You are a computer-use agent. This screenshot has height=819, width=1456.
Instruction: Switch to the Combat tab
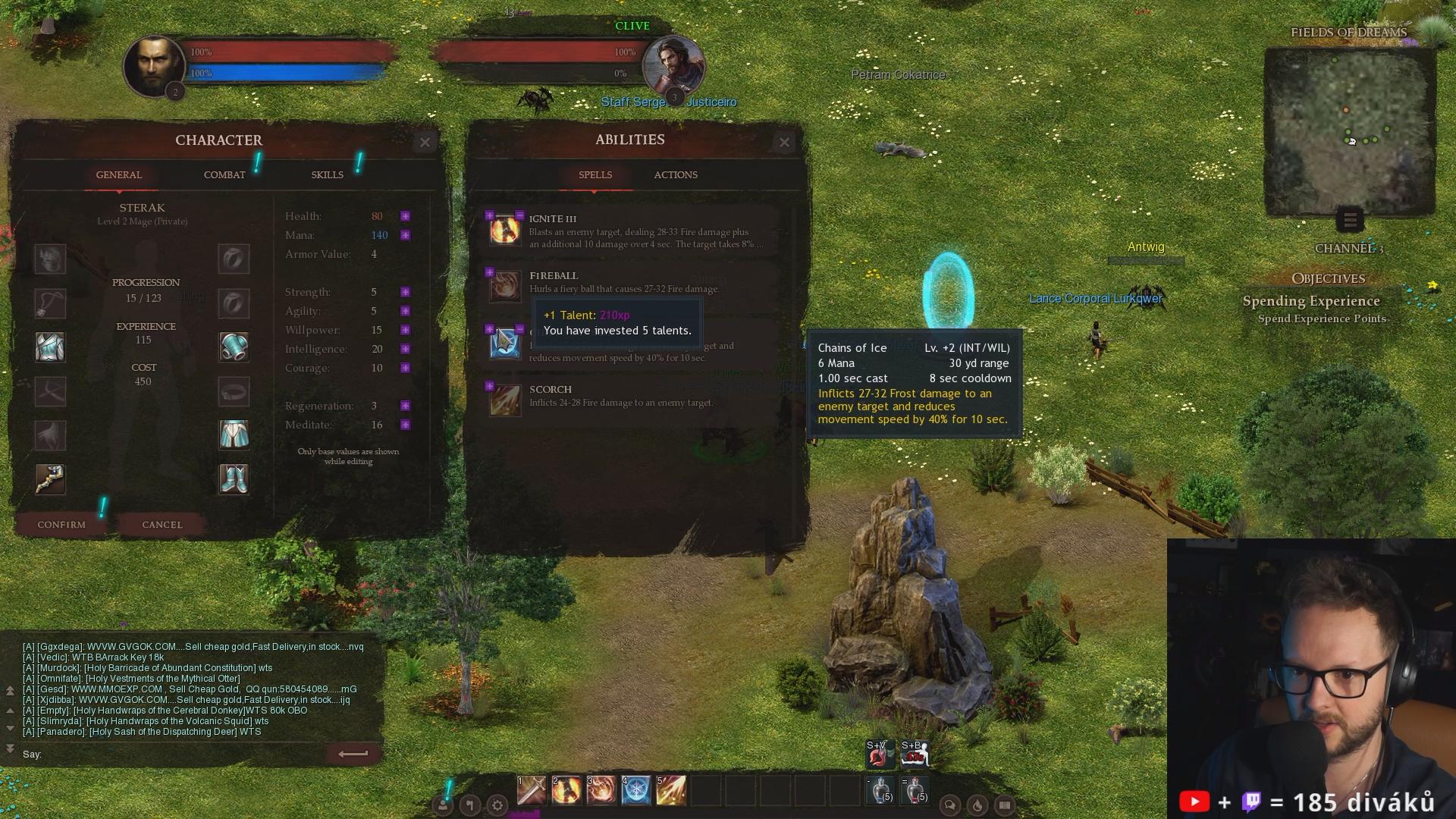pos(224,174)
